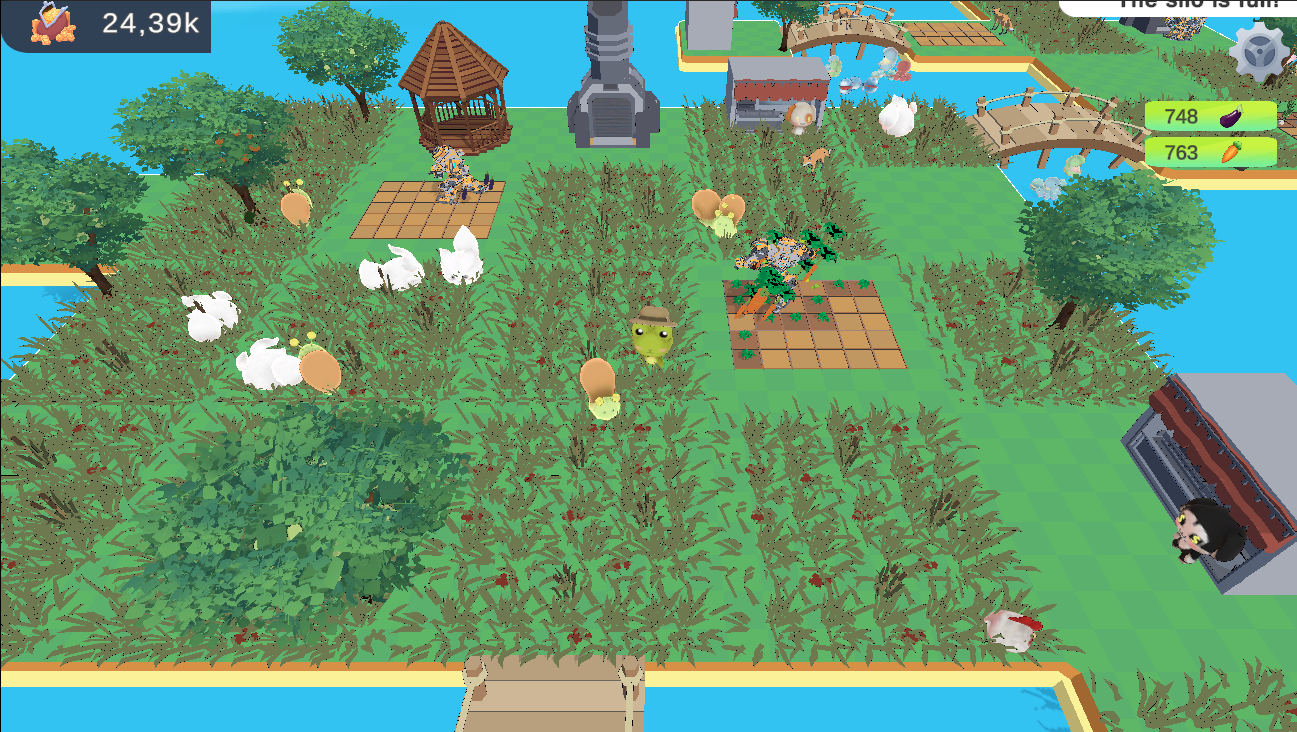Select the wooden gazebo
The width and height of the screenshot is (1297, 732).
coord(455,85)
